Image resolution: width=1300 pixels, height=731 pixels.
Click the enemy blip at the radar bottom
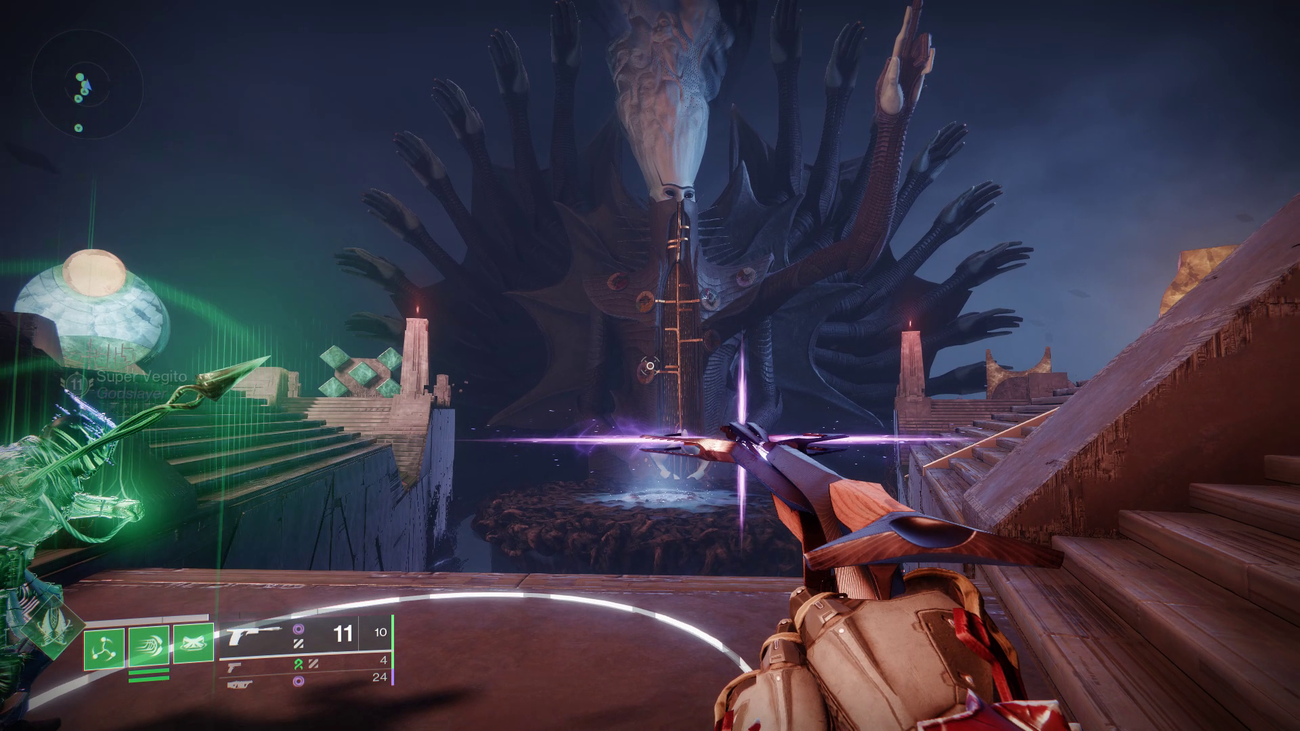[78, 126]
